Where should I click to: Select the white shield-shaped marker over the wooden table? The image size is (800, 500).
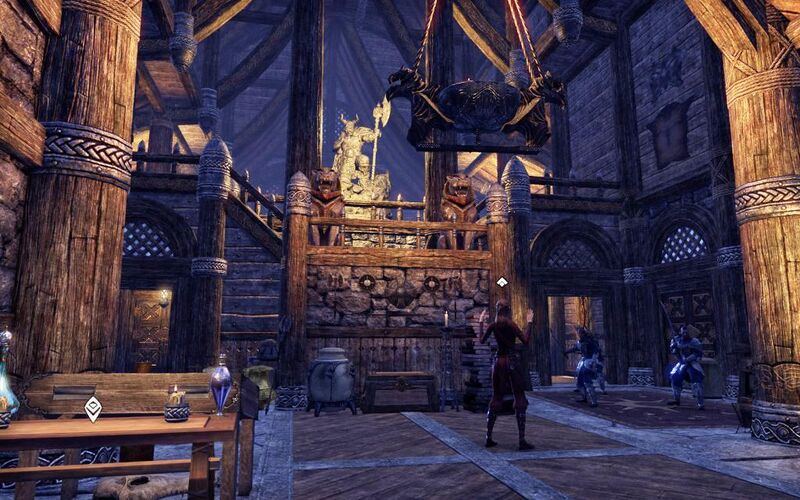pos(93,408)
